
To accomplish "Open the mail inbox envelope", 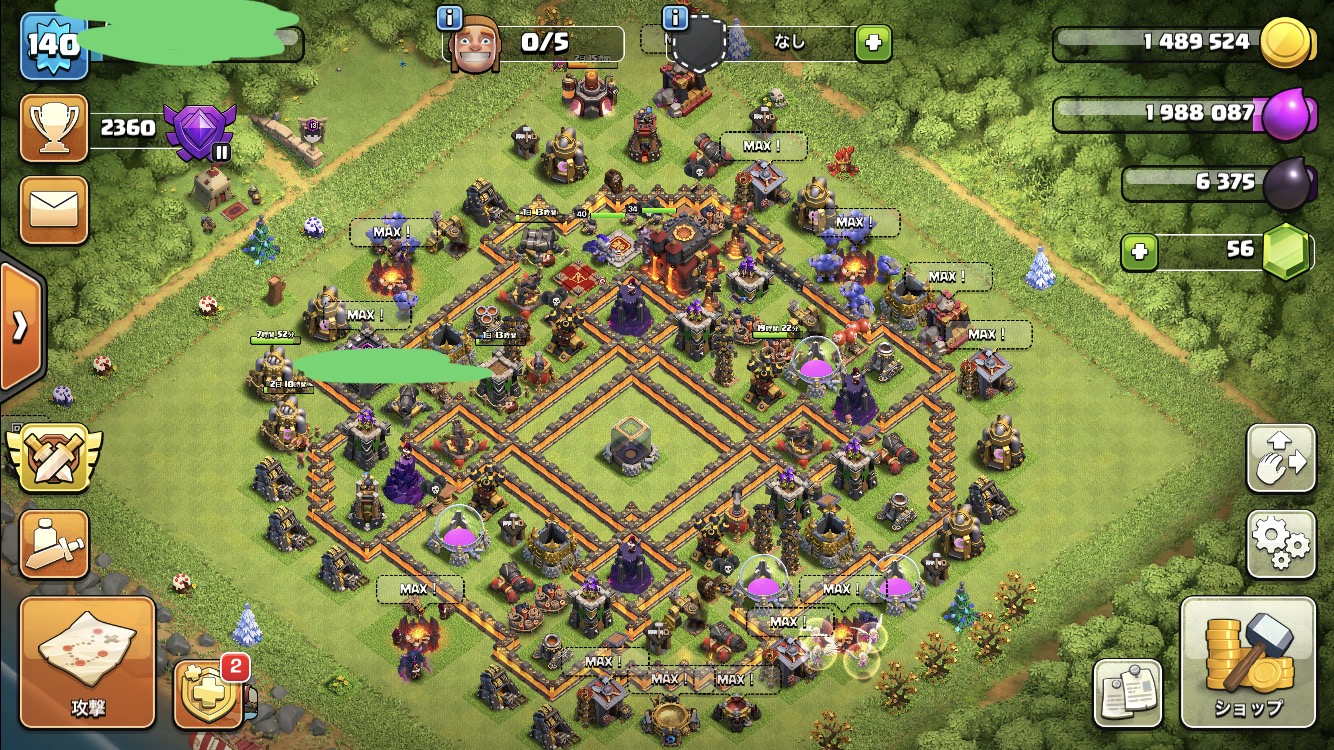I will point(54,210).
